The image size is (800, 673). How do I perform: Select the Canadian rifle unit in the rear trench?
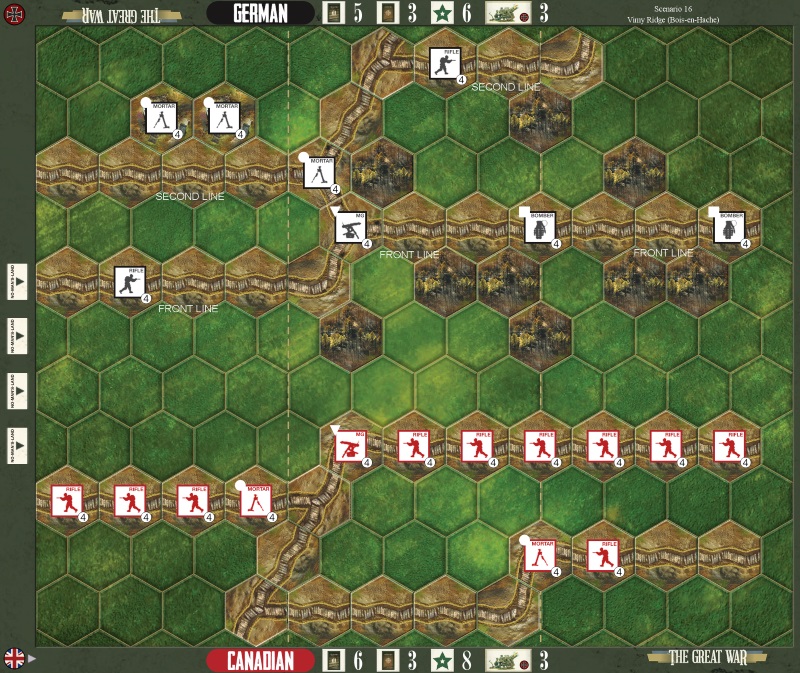tap(603, 555)
